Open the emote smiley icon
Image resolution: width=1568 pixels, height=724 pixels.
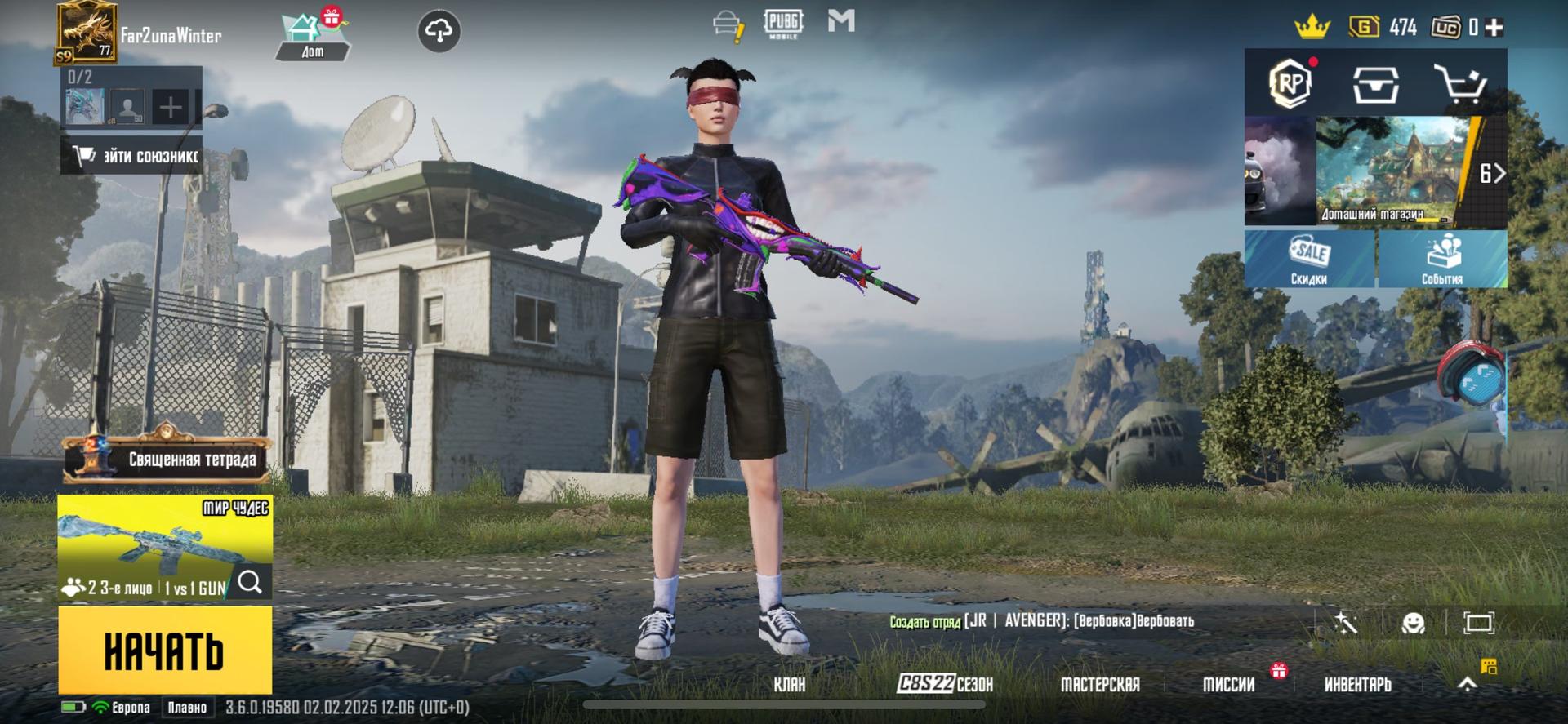pos(1413,624)
